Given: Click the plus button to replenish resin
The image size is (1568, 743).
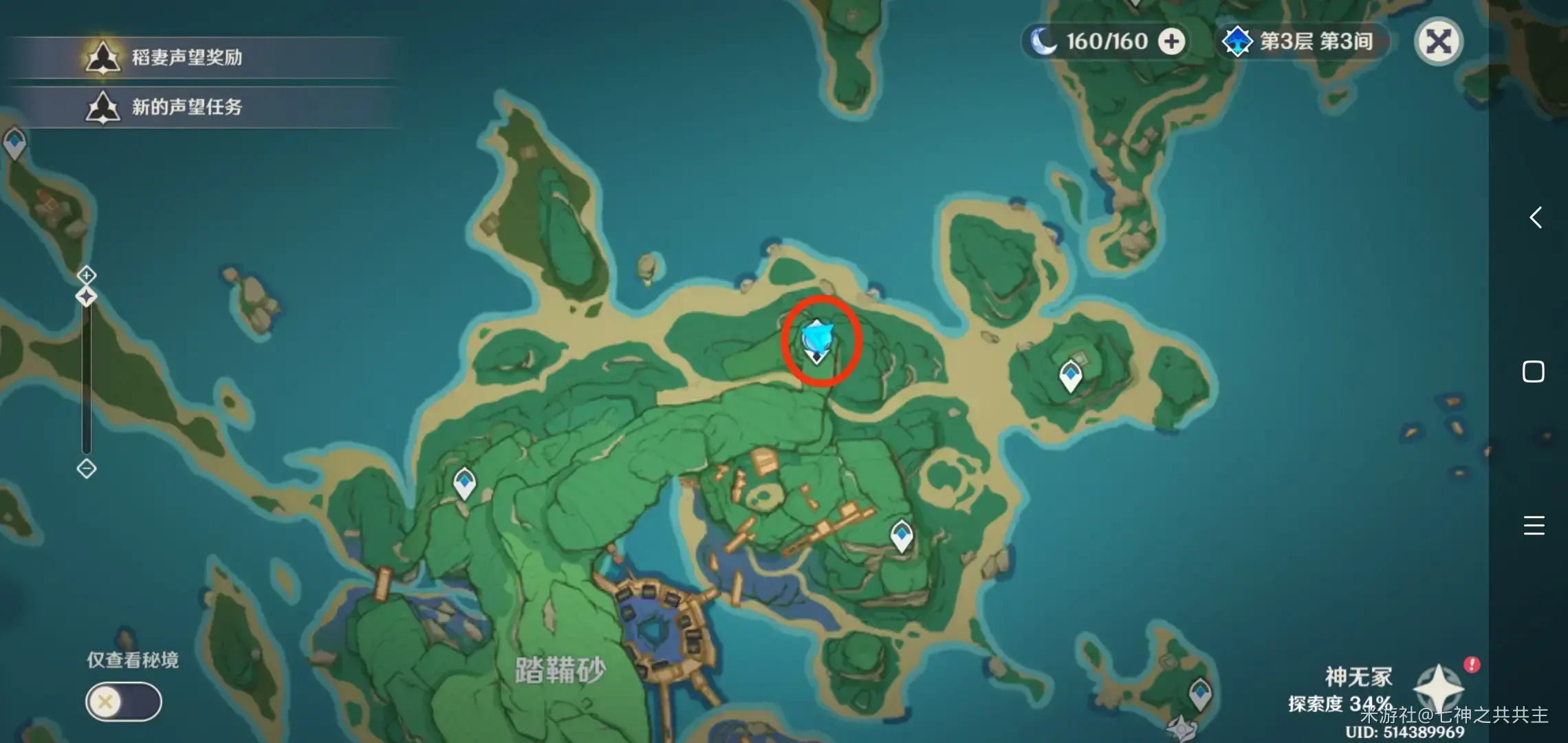Looking at the screenshot, I should (x=1171, y=41).
